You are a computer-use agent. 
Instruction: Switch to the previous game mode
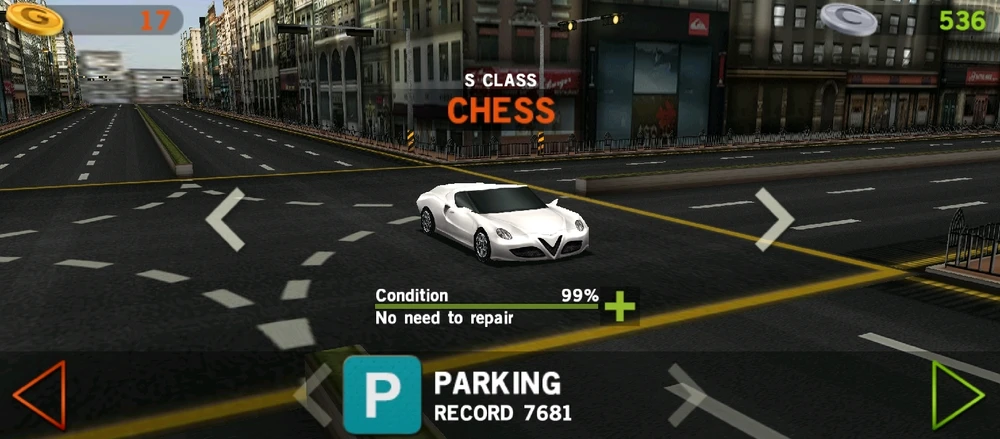tap(312, 395)
